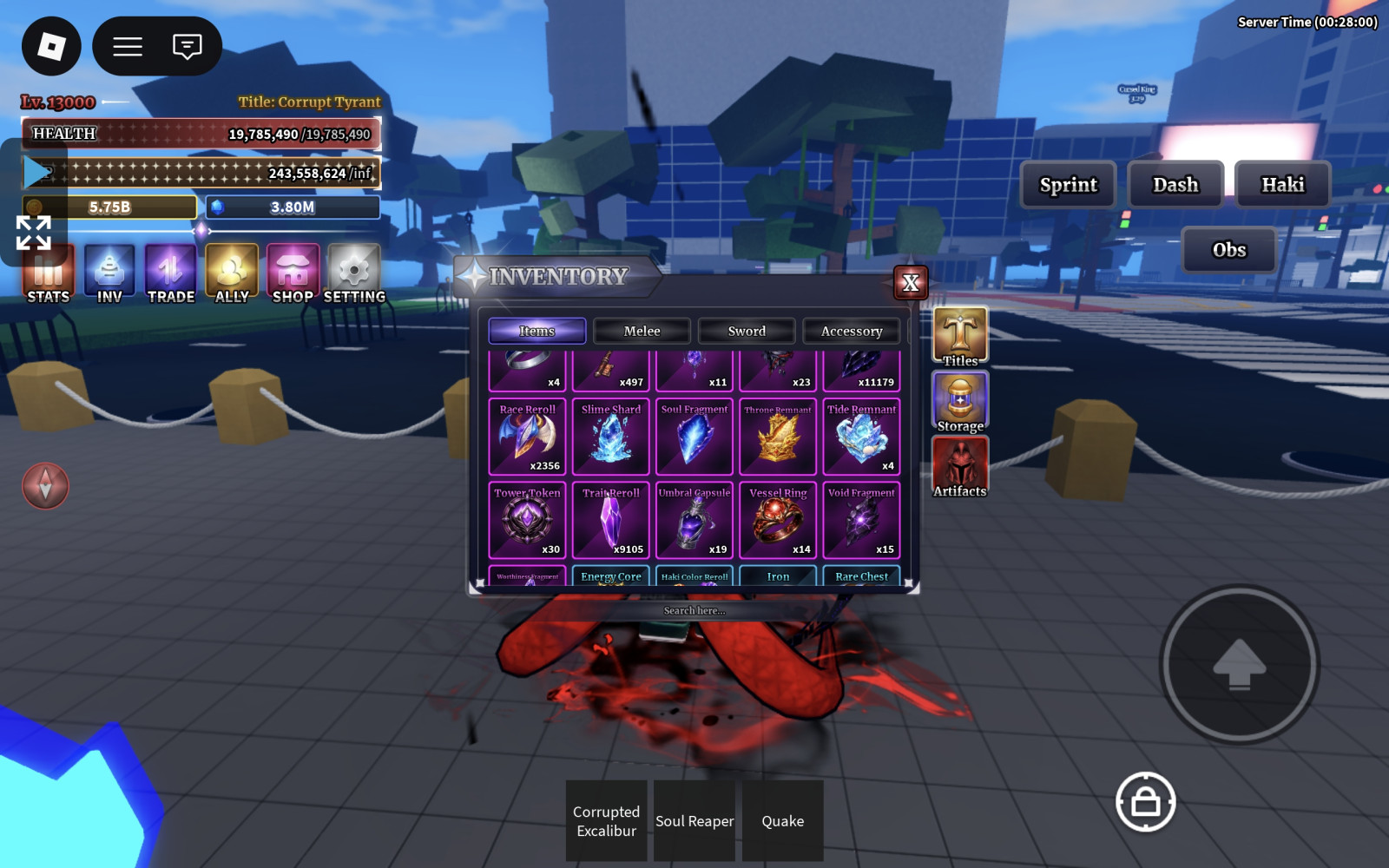Choose the Slime Shard item
The image size is (1389, 868).
click(x=611, y=437)
